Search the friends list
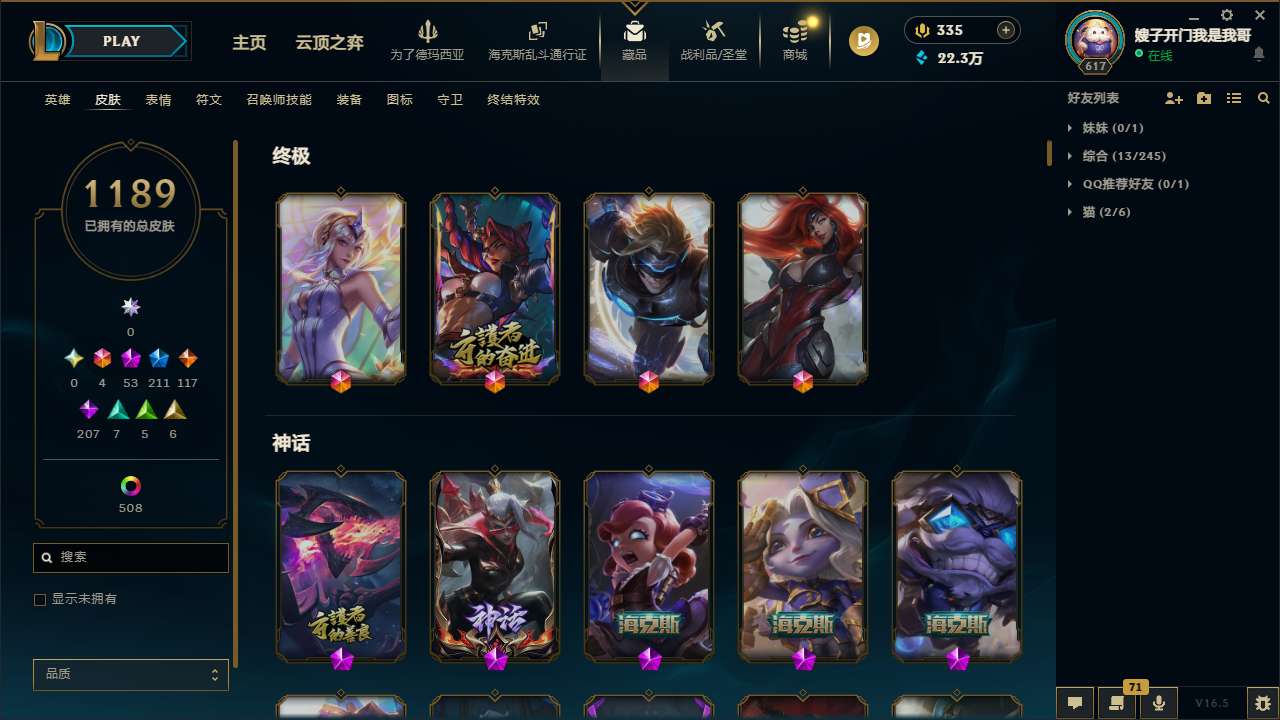Screen dimensions: 1280x720 [x=1263, y=98]
